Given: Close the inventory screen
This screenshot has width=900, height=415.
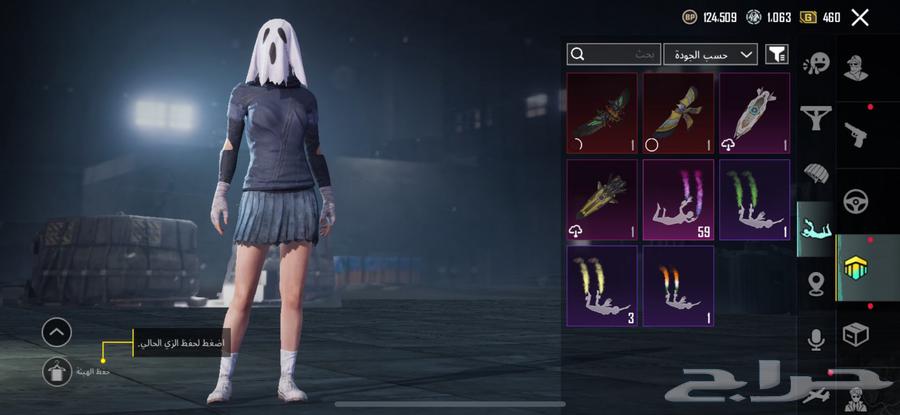Looking at the screenshot, I should [x=859, y=17].
